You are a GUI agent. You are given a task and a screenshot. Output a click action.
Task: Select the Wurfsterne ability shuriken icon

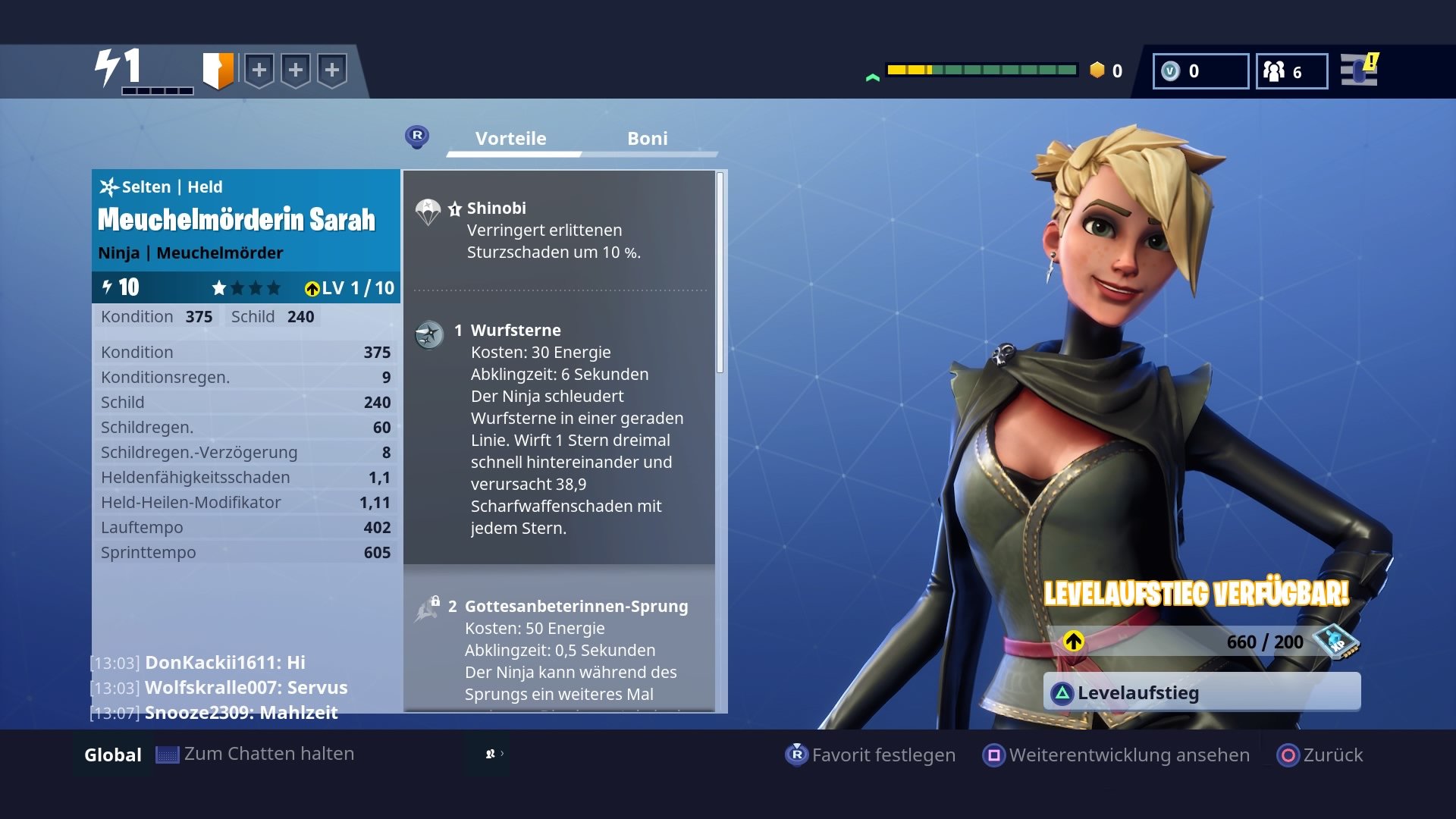[428, 335]
